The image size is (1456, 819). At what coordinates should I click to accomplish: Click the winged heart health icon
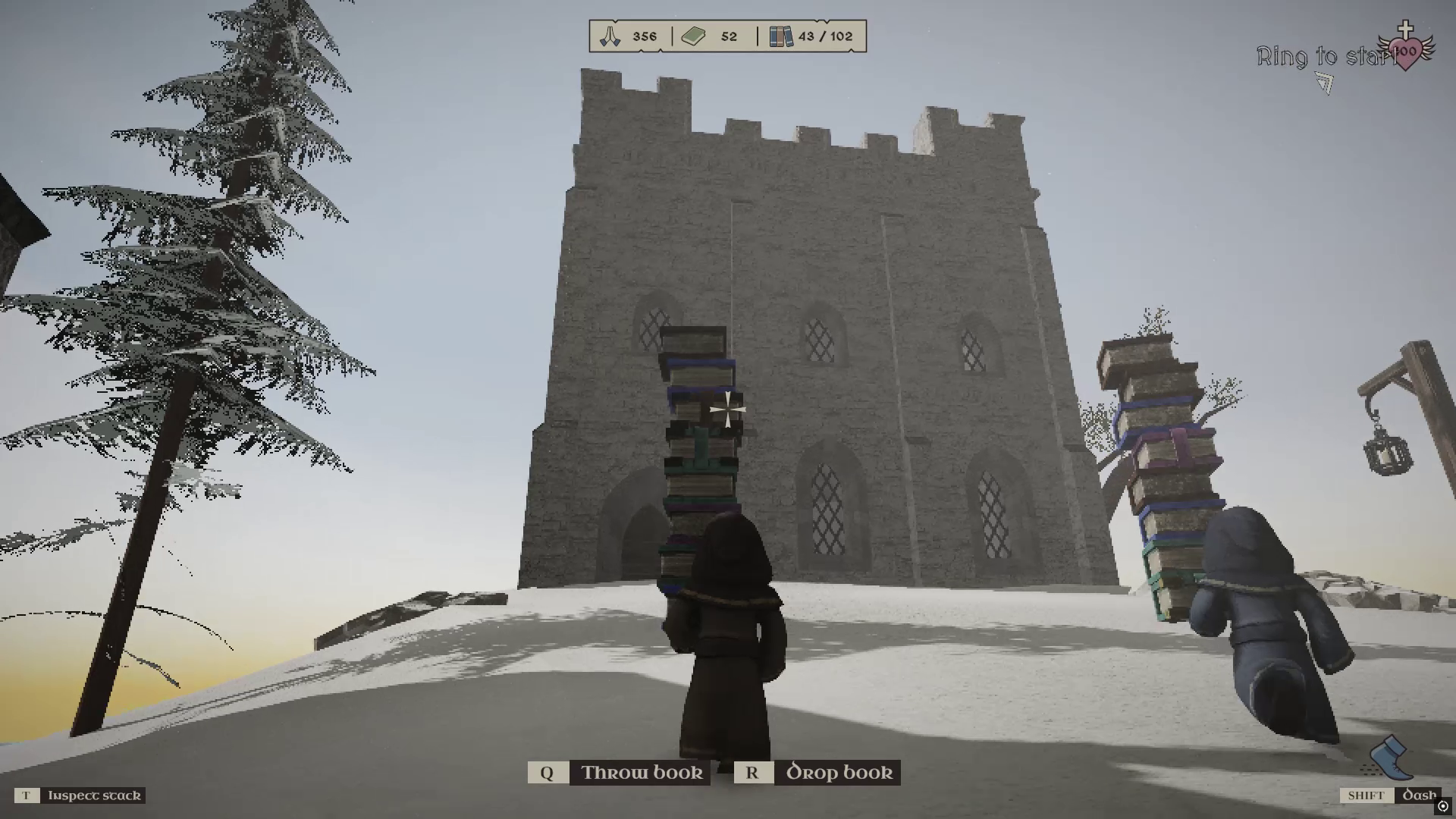pyautogui.click(x=1407, y=52)
